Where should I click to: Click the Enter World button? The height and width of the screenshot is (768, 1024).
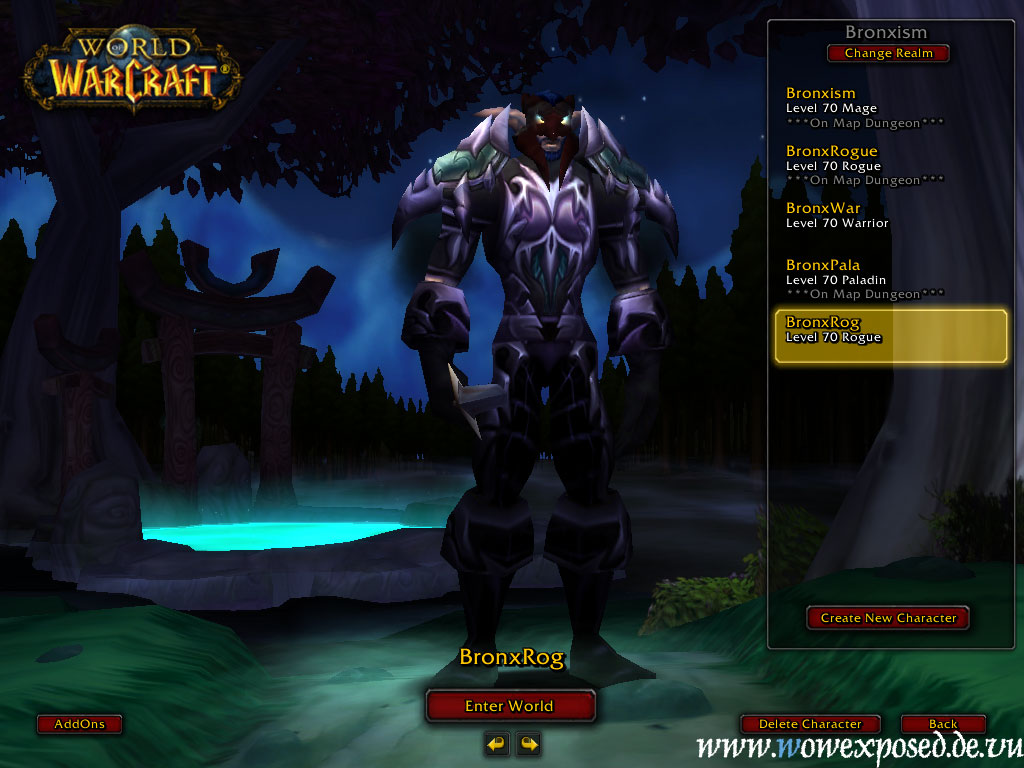point(510,706)
